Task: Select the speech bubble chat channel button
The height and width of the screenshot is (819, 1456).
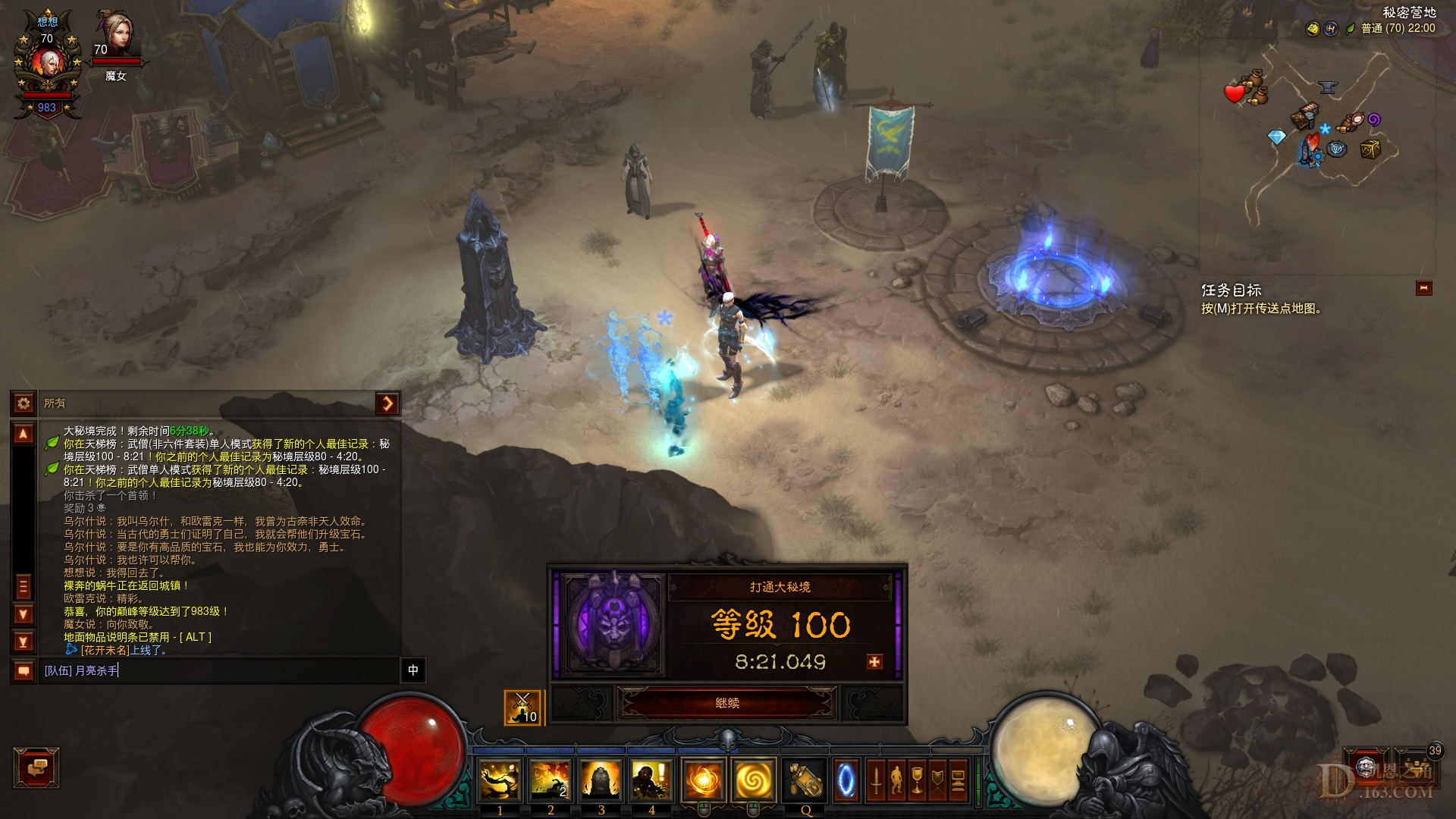Action: point(24,670)
